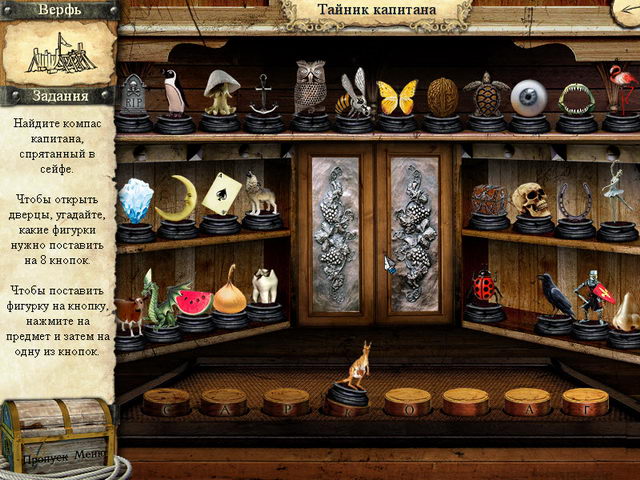Choose the ladybug figurine

(486, 287)
